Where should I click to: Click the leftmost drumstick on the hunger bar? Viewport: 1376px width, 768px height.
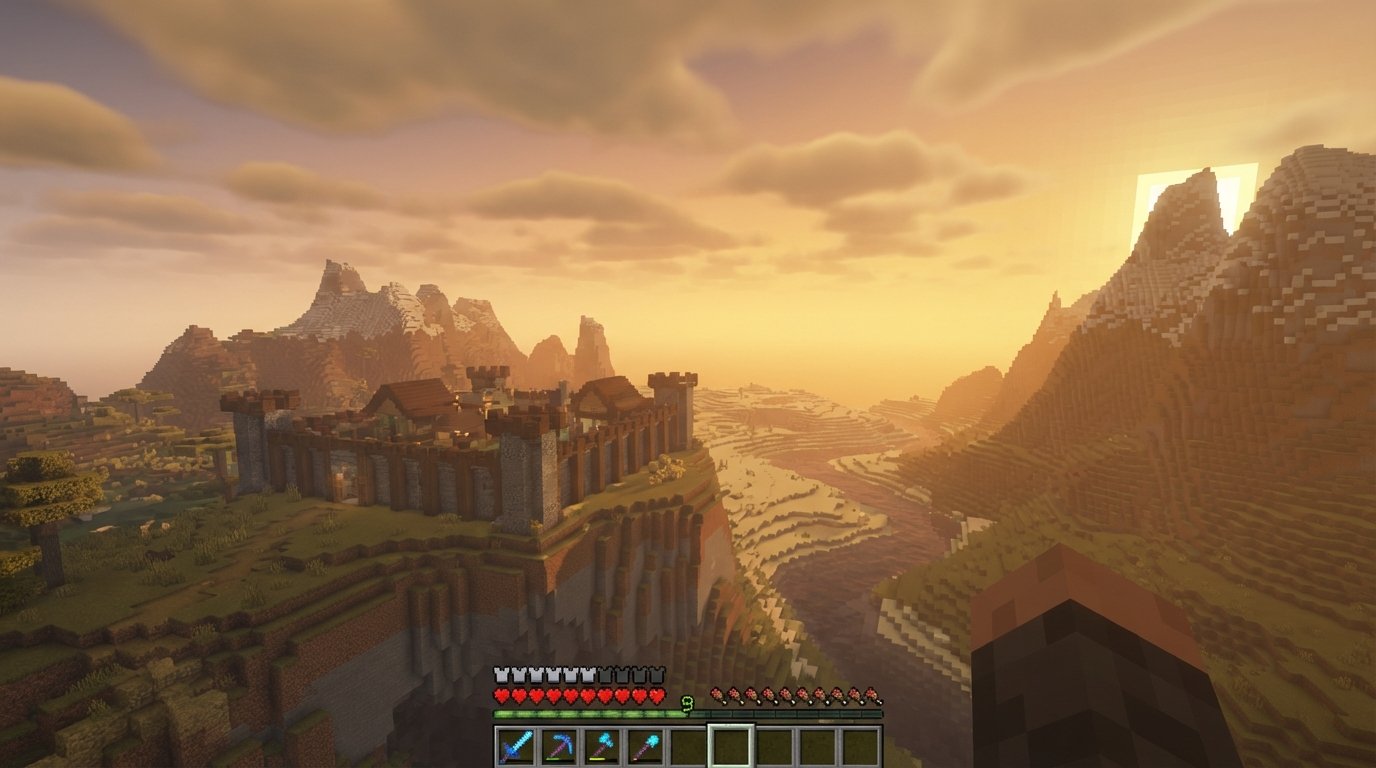coord(717,691)
